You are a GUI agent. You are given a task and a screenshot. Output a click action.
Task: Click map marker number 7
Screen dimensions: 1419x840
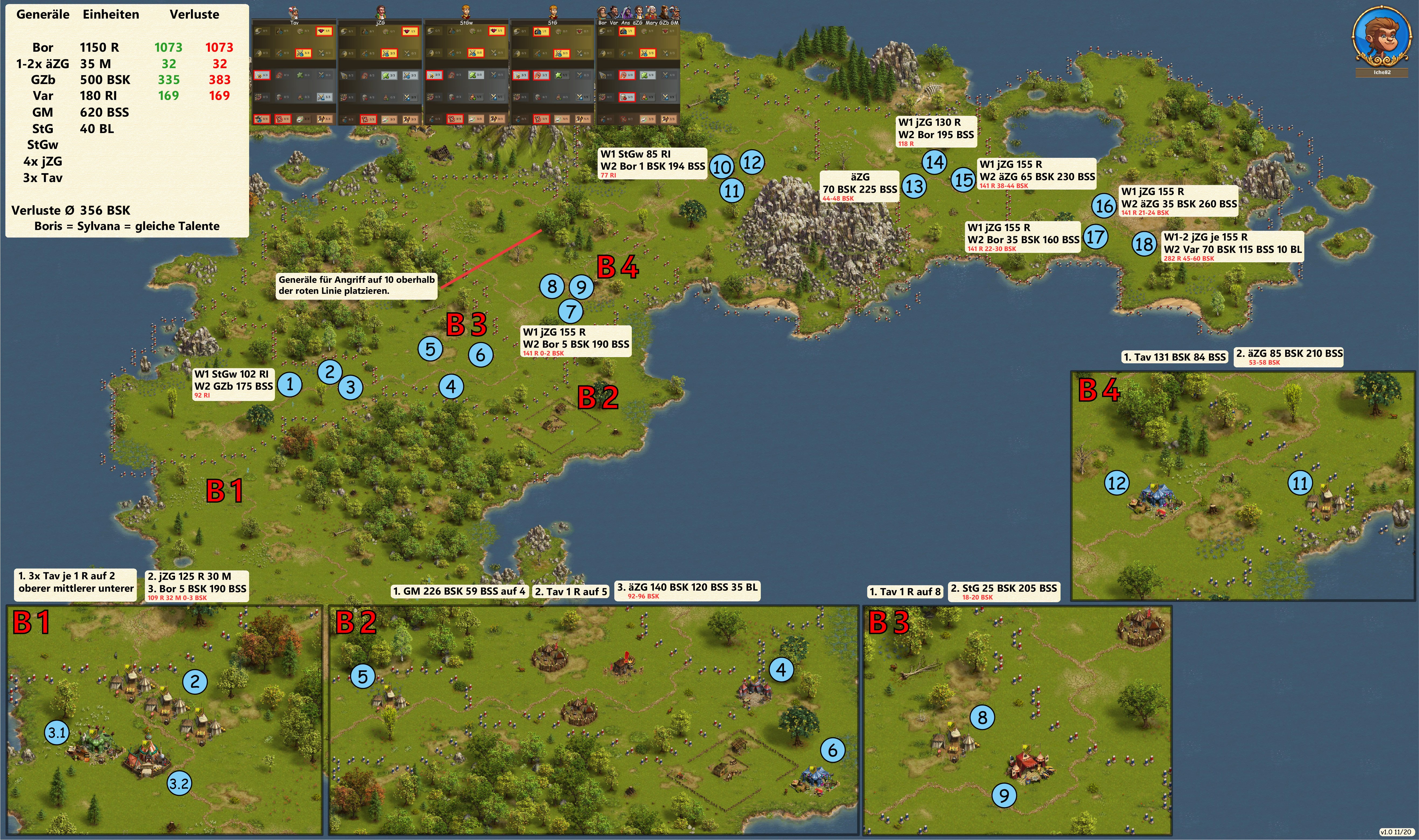[x=571, y=311]
